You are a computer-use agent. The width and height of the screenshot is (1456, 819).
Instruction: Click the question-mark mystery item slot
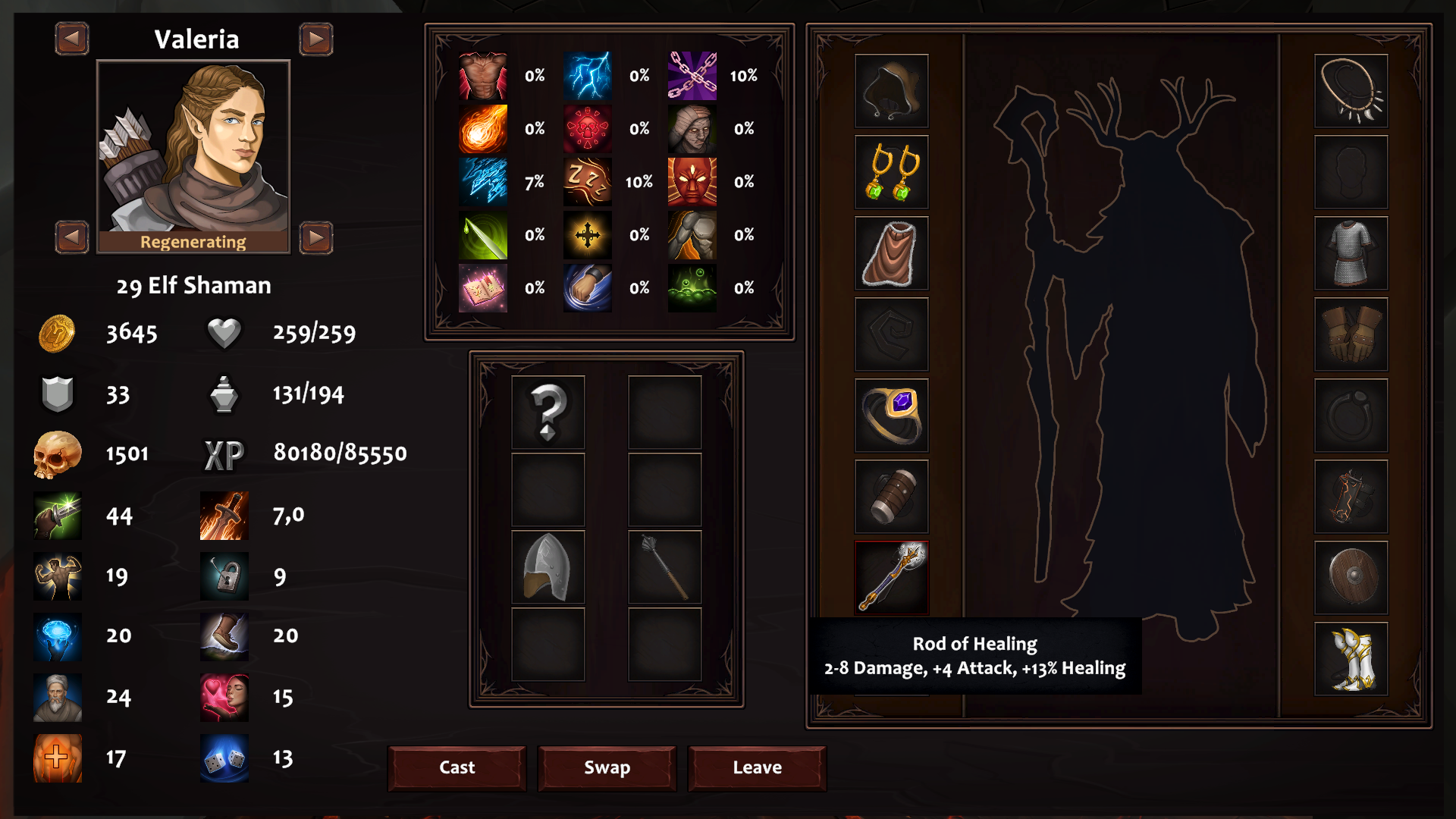[548, 413]
